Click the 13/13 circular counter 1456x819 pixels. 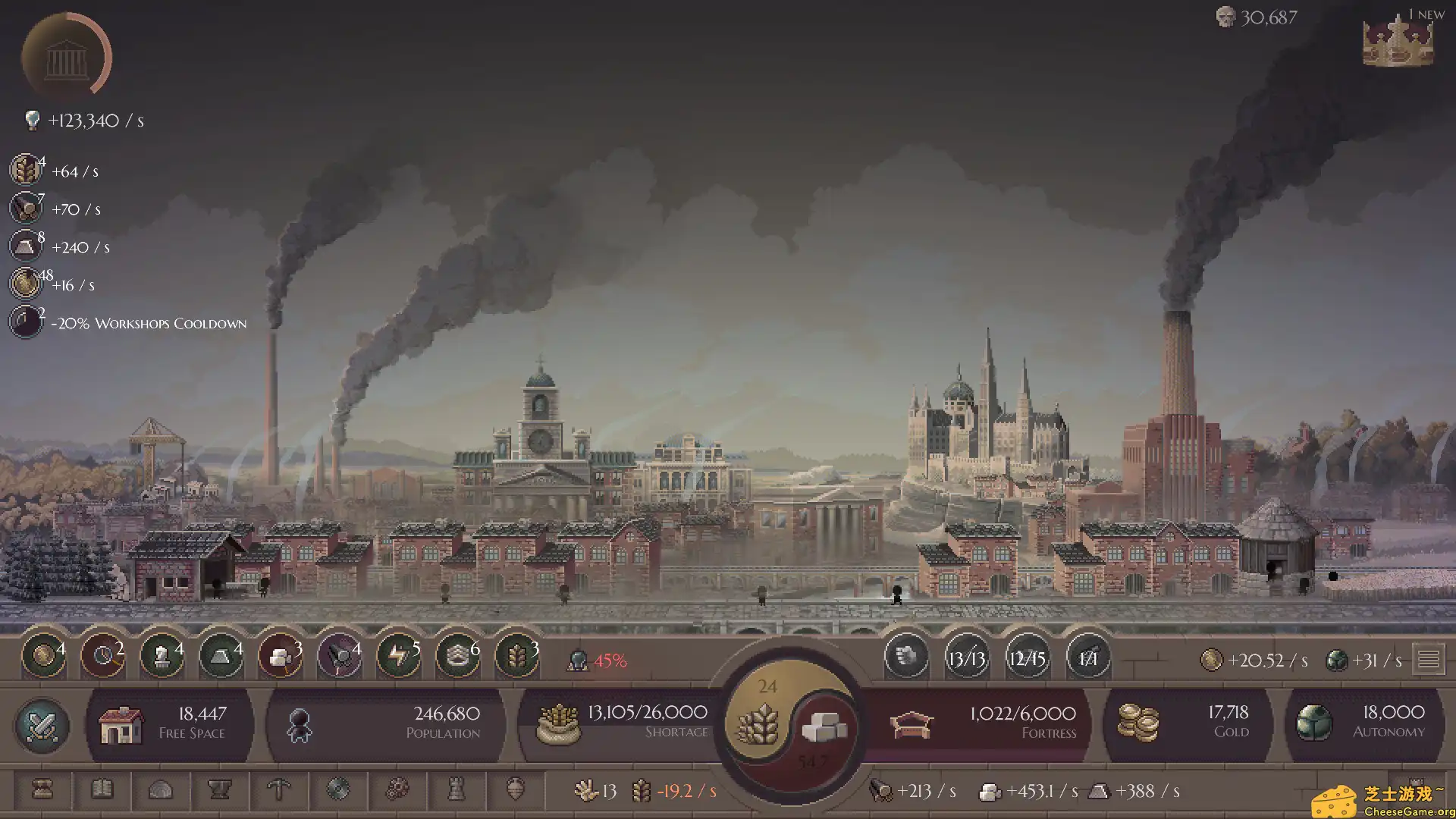click(967, 658)
